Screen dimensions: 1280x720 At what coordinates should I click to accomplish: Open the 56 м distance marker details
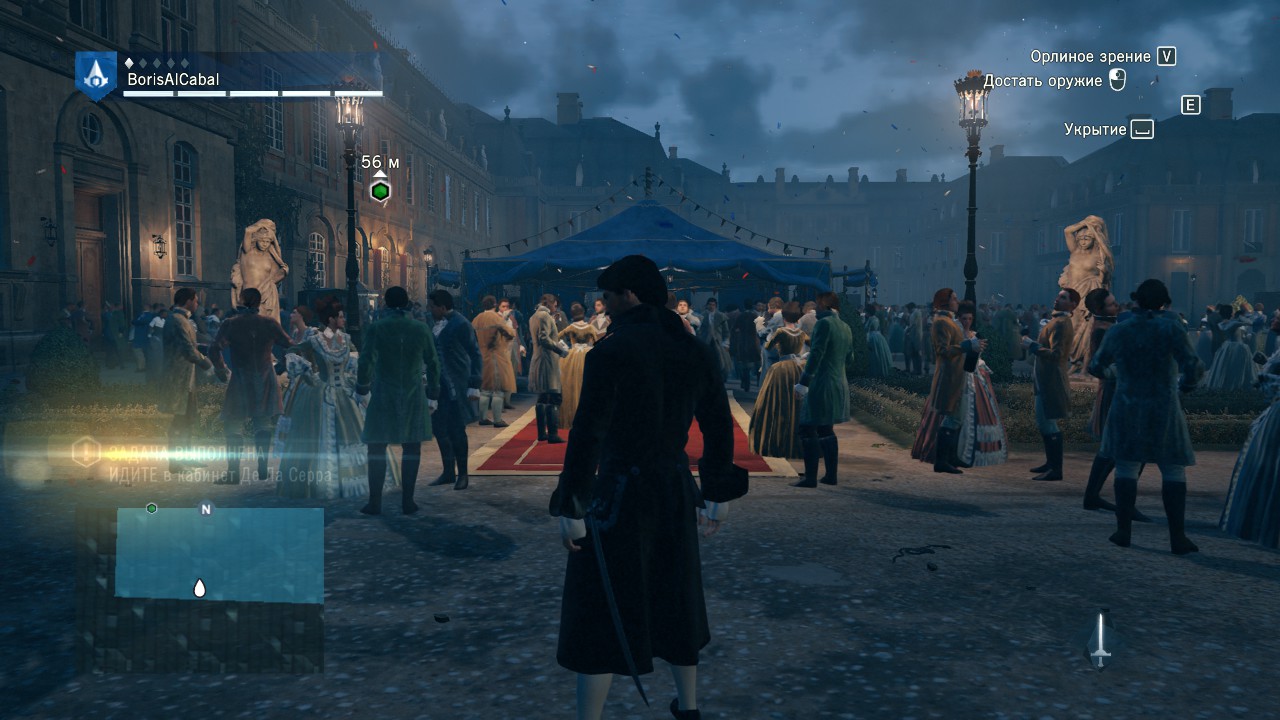pyautogui.click(x=378, y=159)
